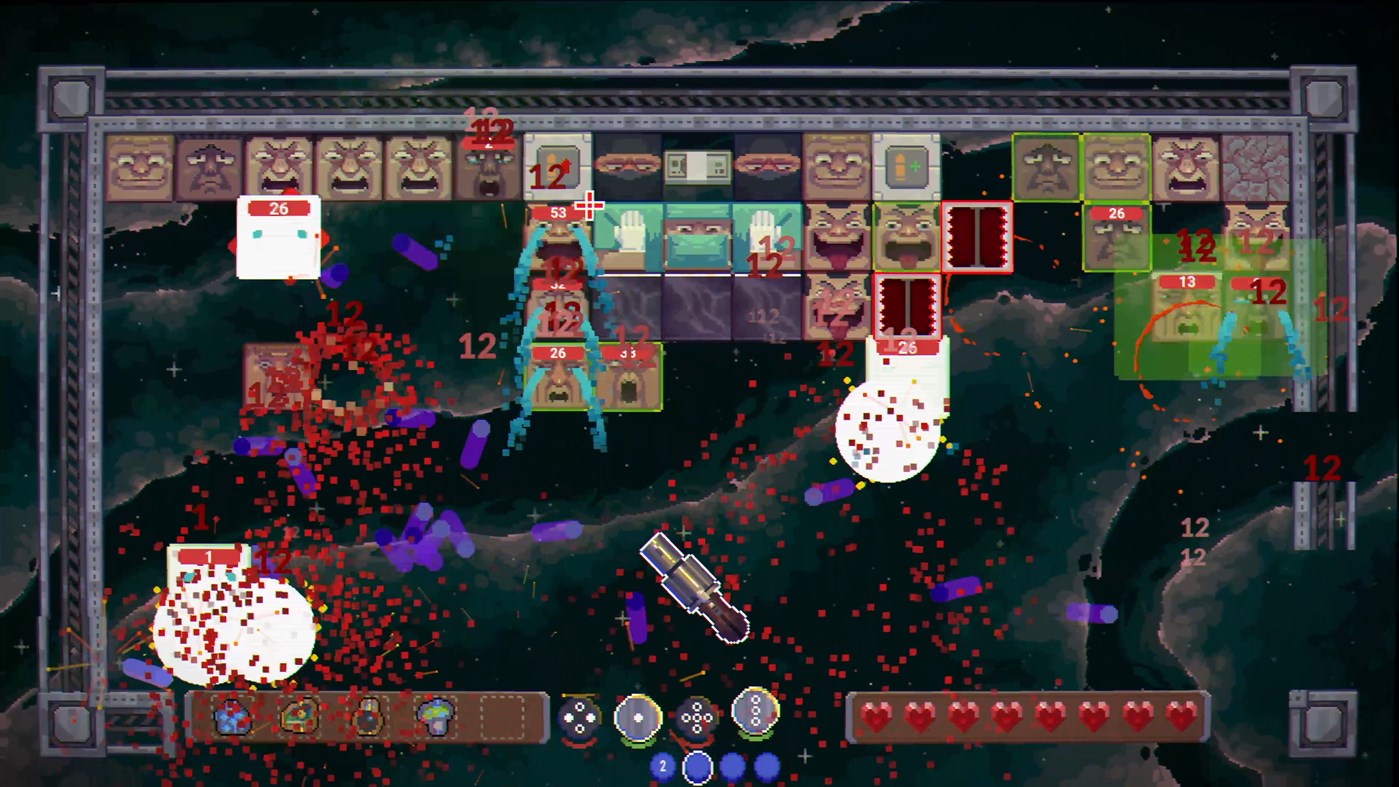Select the mushroom item in the fourth inventory slot

click(437, 718)
